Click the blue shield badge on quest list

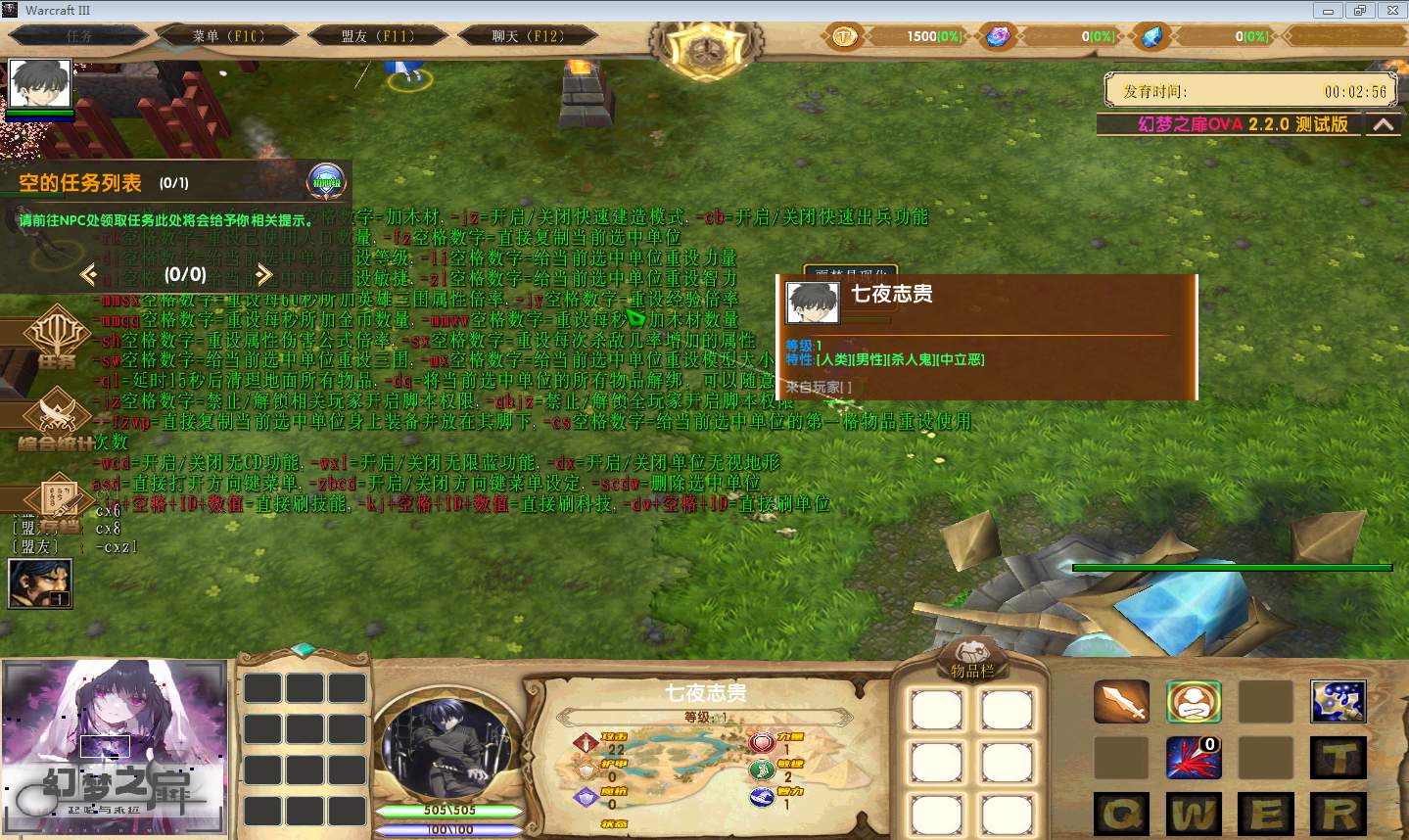tap(327, 181)
